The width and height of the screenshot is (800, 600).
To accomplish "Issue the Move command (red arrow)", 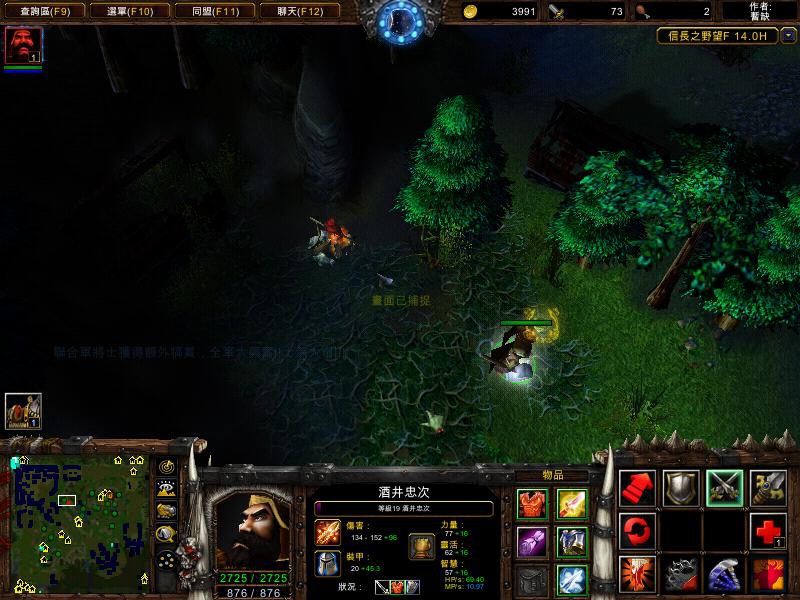I will point(637,487).
